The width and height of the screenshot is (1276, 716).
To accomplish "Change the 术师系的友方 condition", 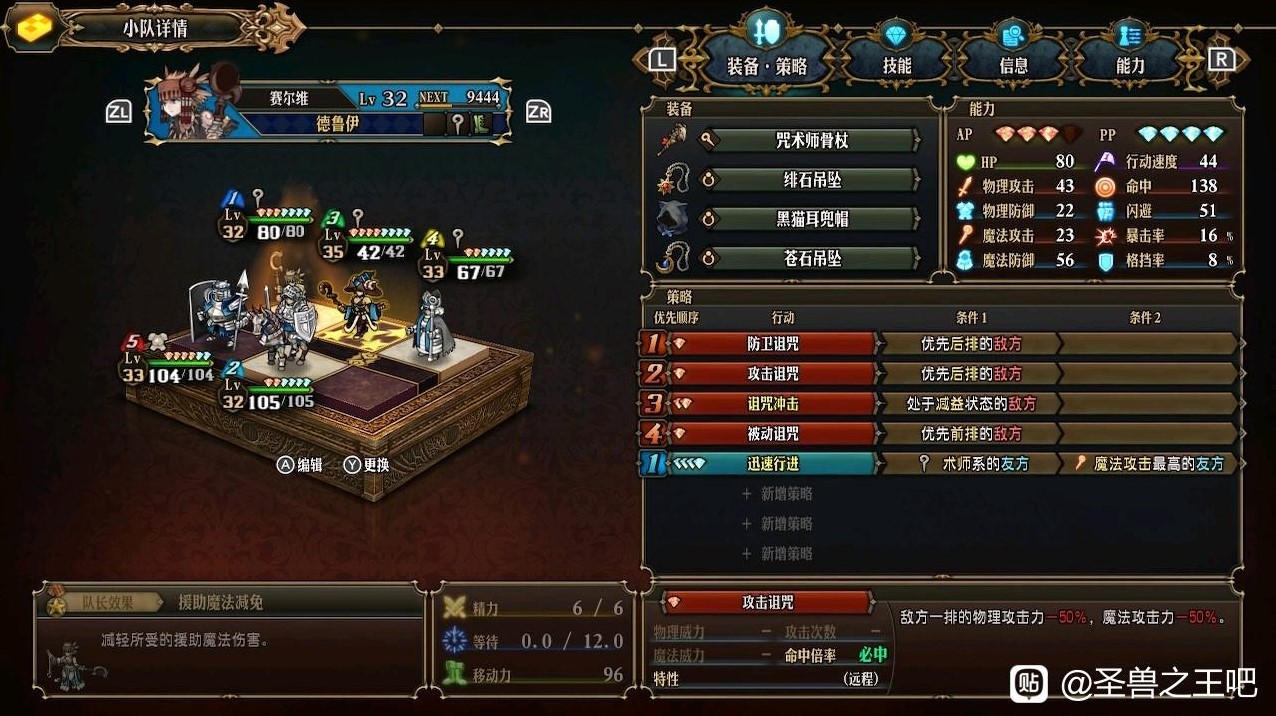I will tap(970, 464).
